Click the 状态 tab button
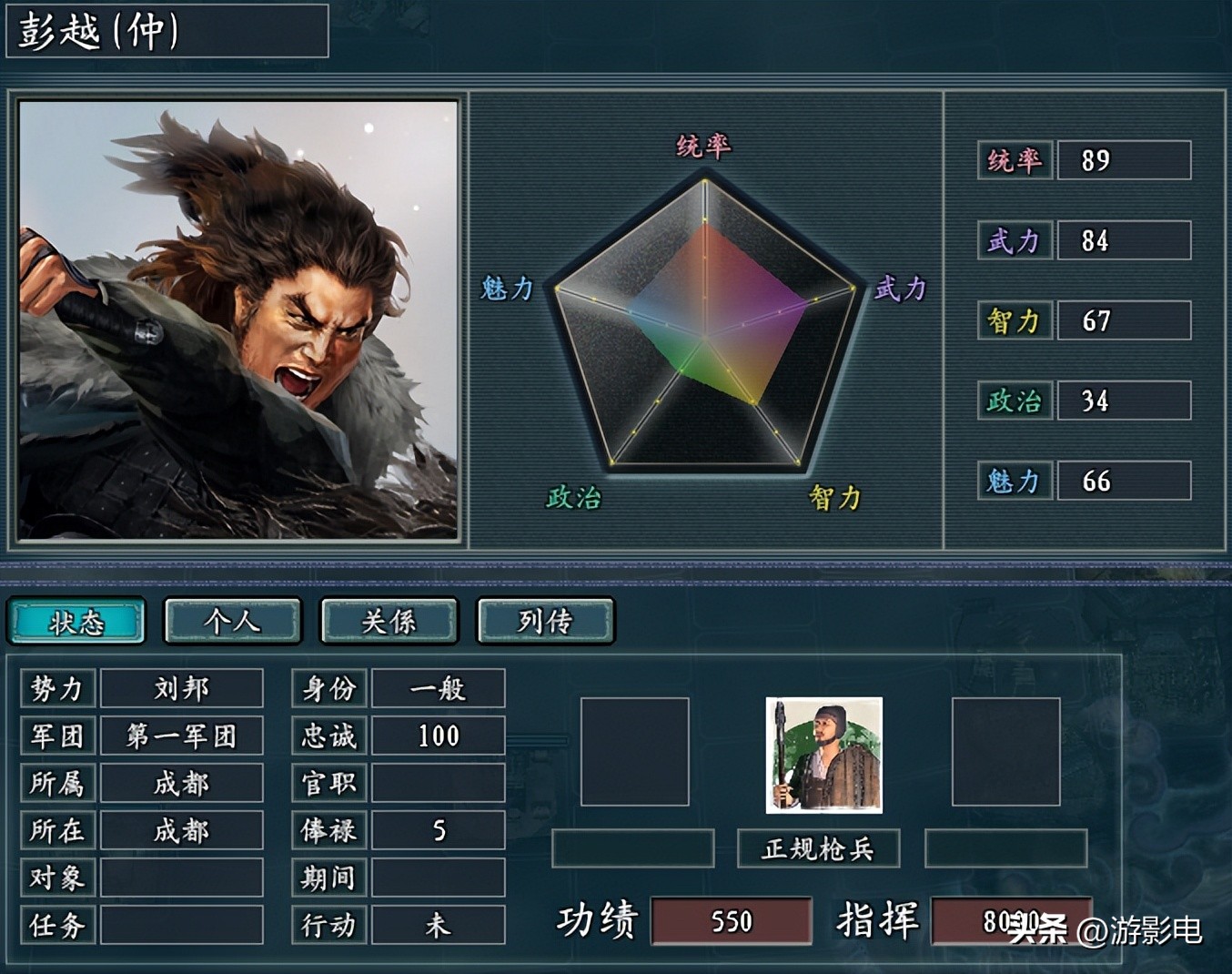 pos(76,621)
